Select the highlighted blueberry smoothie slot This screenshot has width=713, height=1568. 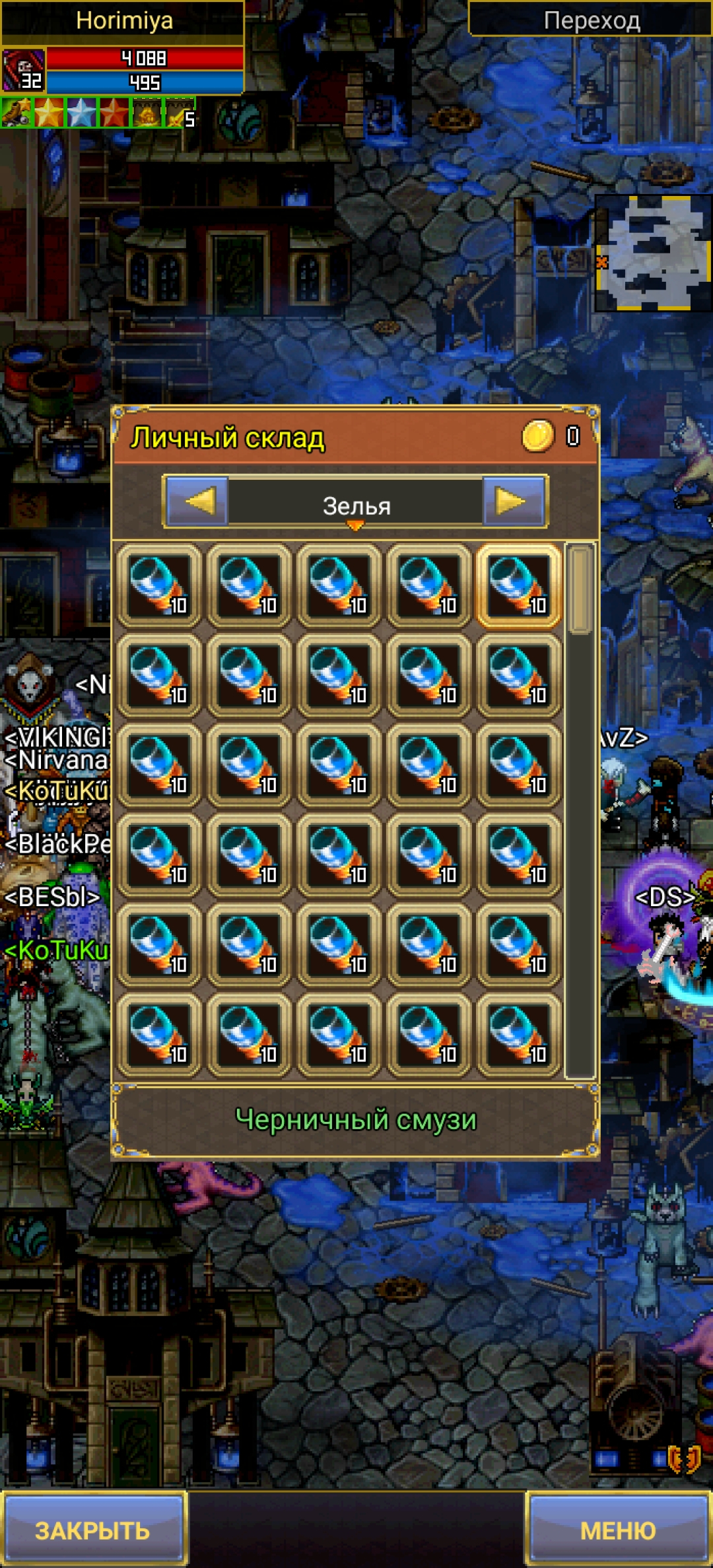[518, 586]
